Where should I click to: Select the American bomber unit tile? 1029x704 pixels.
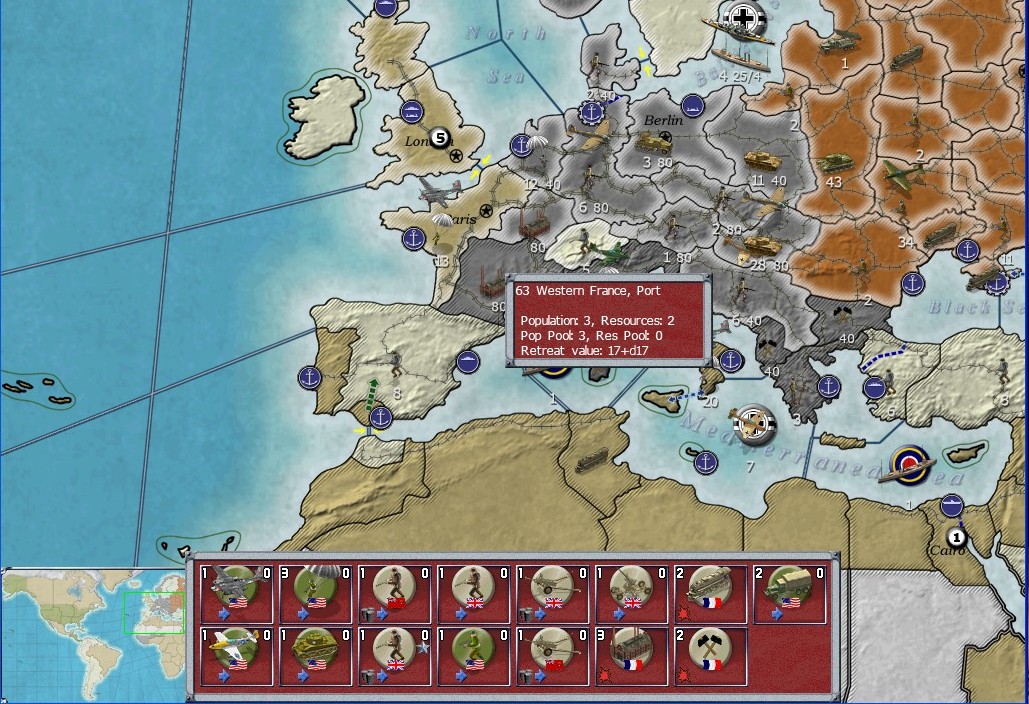pyautogui.click(x=237, y=594)
